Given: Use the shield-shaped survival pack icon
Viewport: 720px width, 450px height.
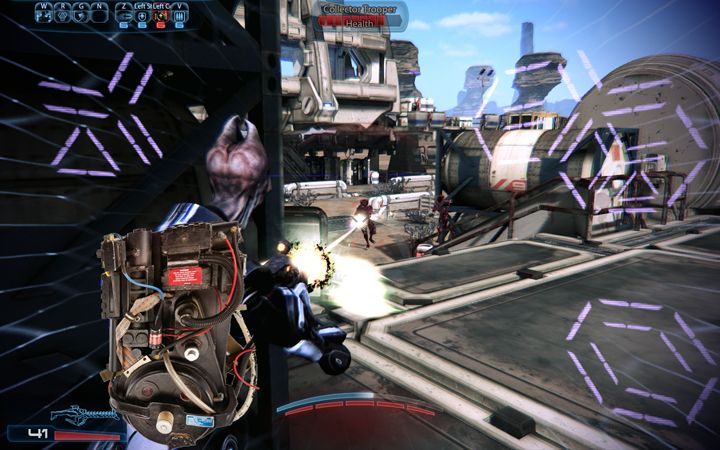Looking at the screenshot, I should [x=142, y=16].
